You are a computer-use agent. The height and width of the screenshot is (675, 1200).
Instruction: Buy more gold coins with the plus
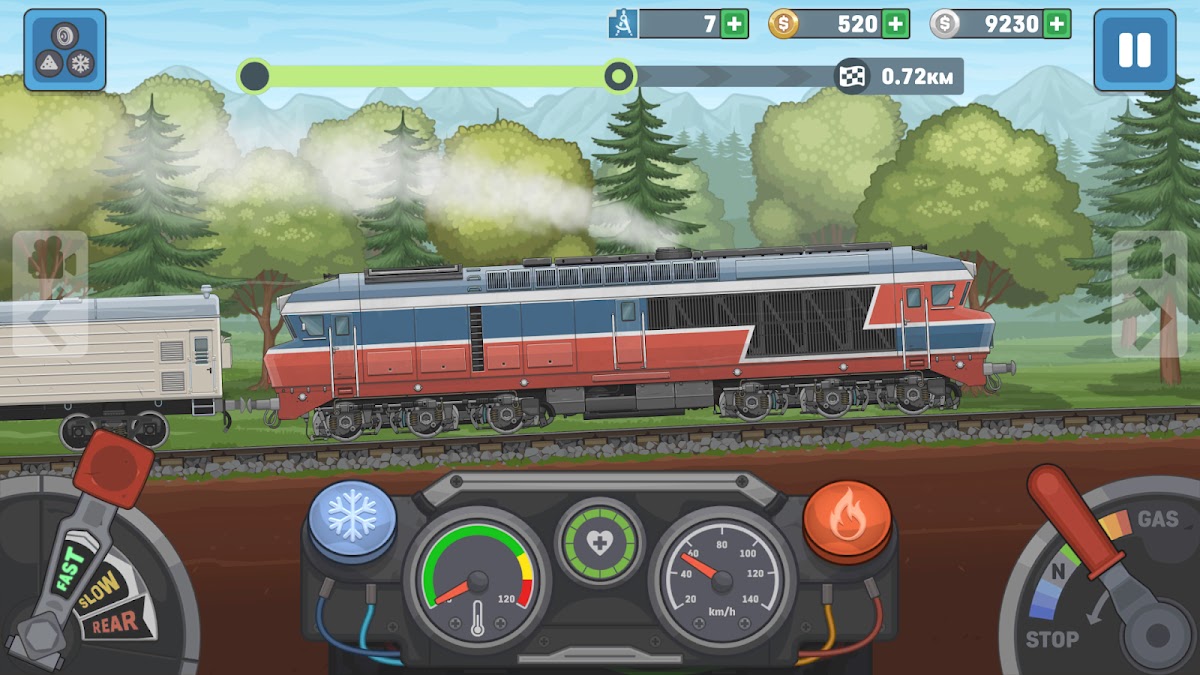tap(895, 24)
